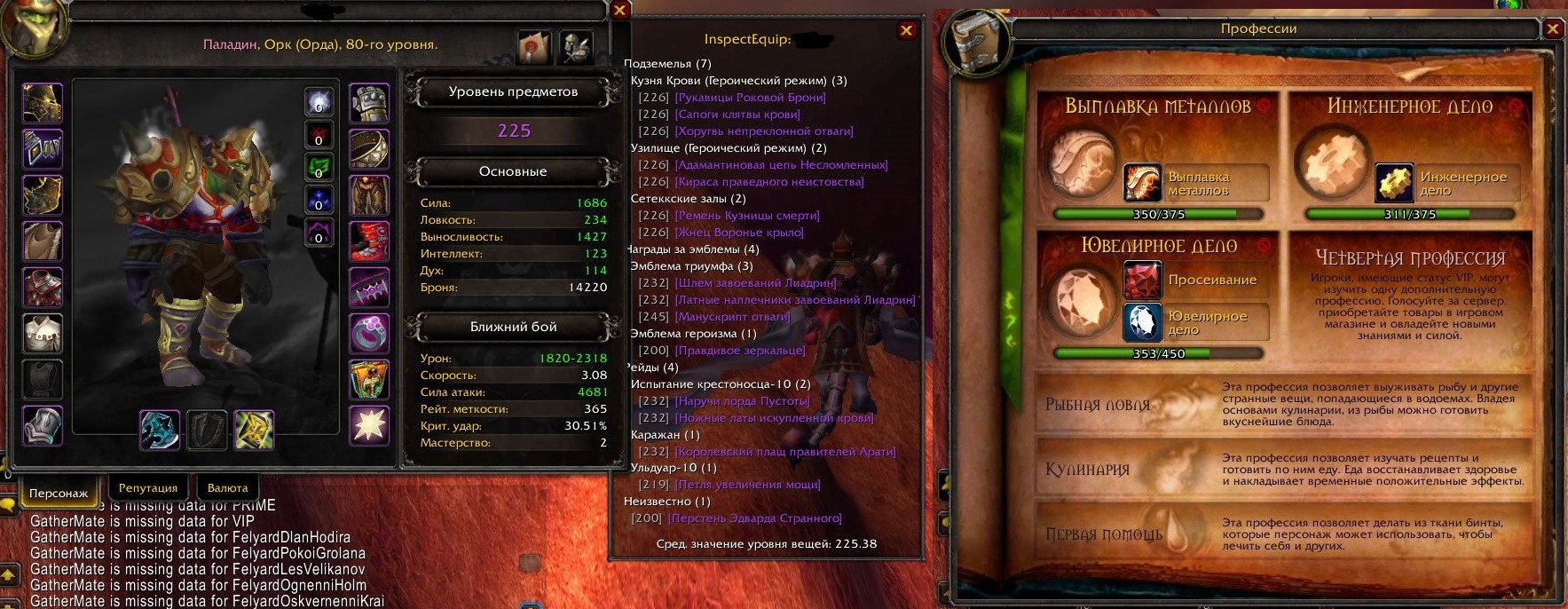Close the character inspect window
Image resolution: width=1568 pixels, height=609 pixels.
(620, 11)
